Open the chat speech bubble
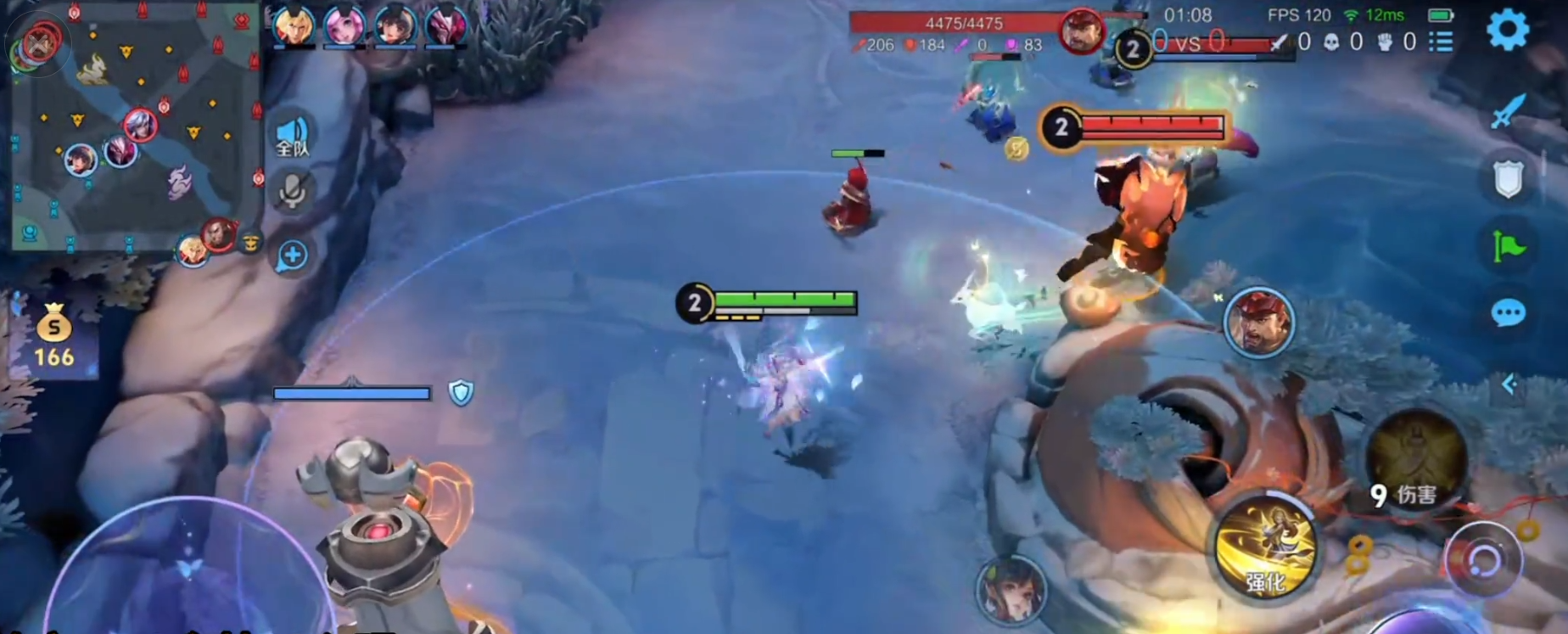 coord(1508,312)
